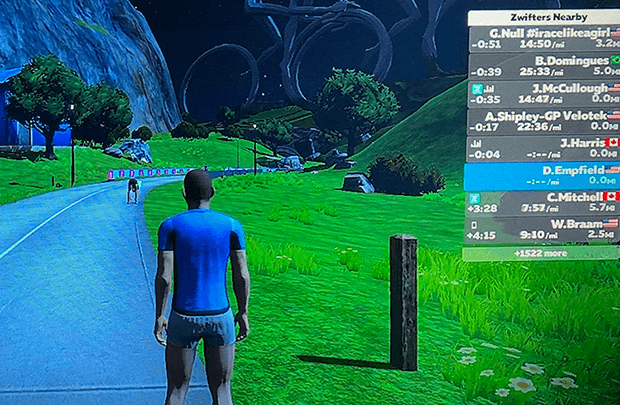Pick J.Harris from the nearby riders
Viewport: 620px width, 405px height.
click(541, 149)
